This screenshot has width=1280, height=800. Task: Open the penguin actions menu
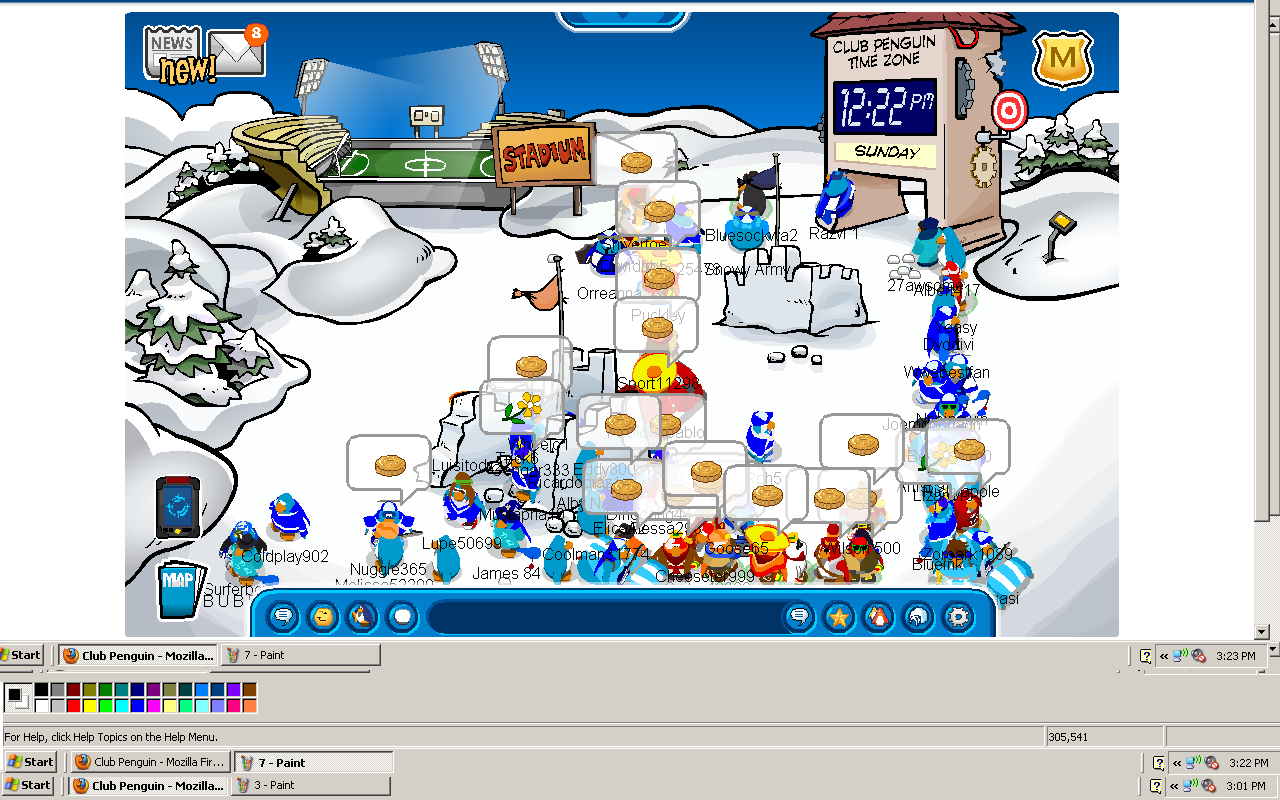(362, 617)
